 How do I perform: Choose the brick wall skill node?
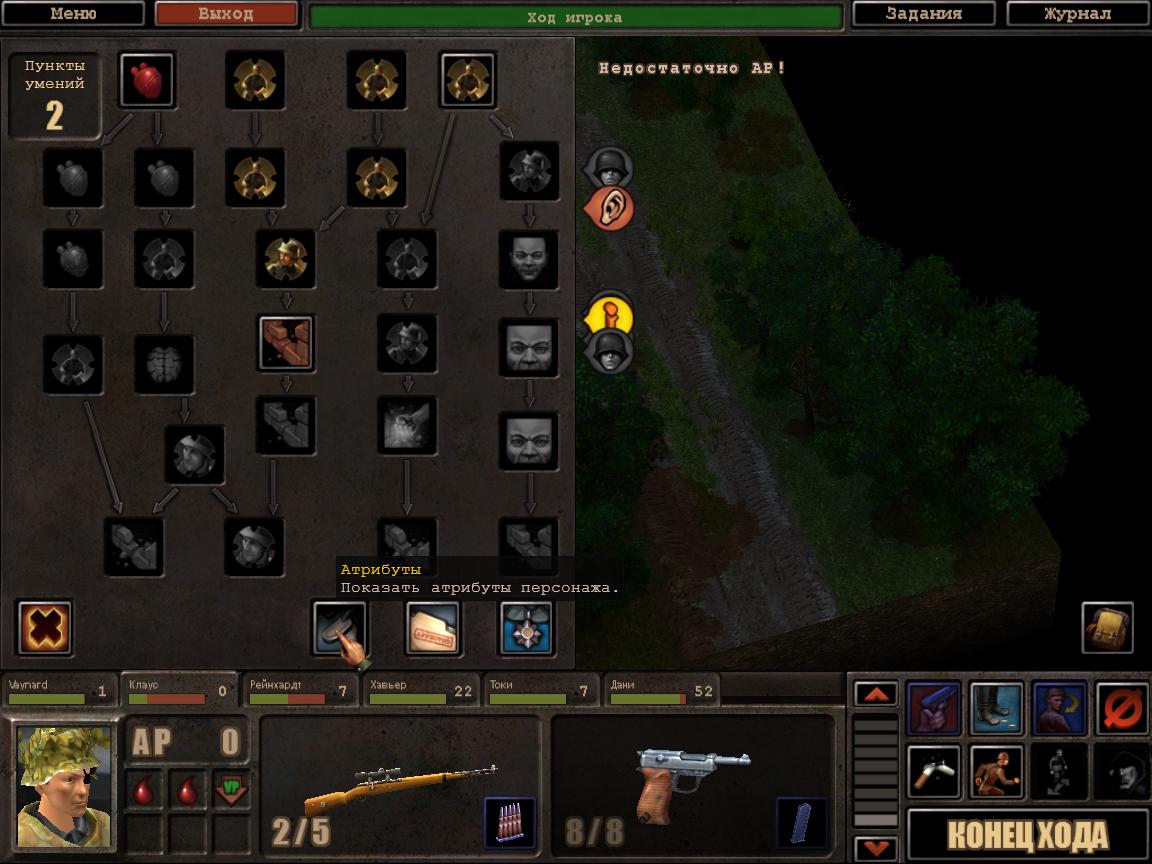point(286,343)
